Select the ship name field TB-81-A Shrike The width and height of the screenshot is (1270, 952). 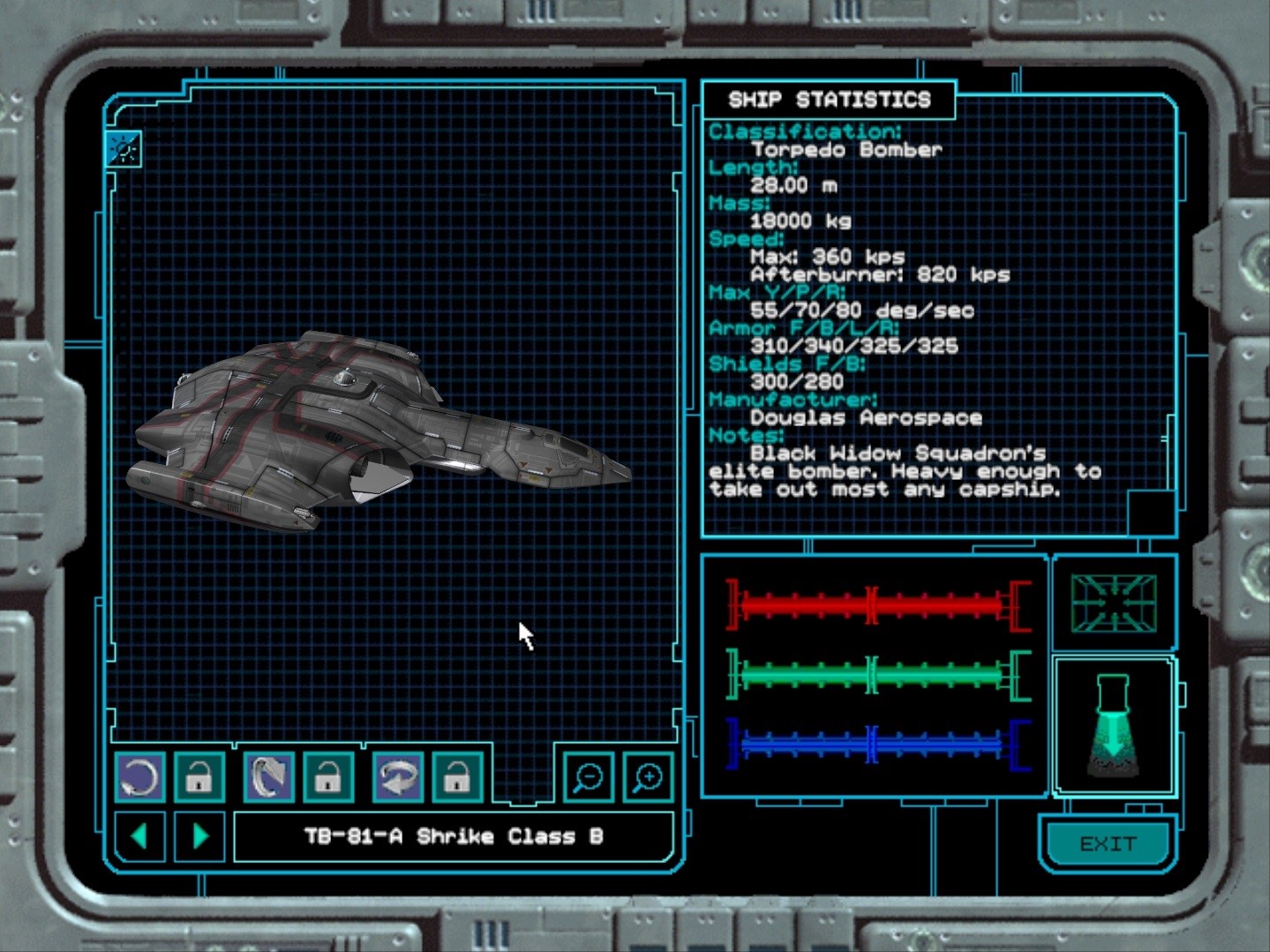coord(454,836)
